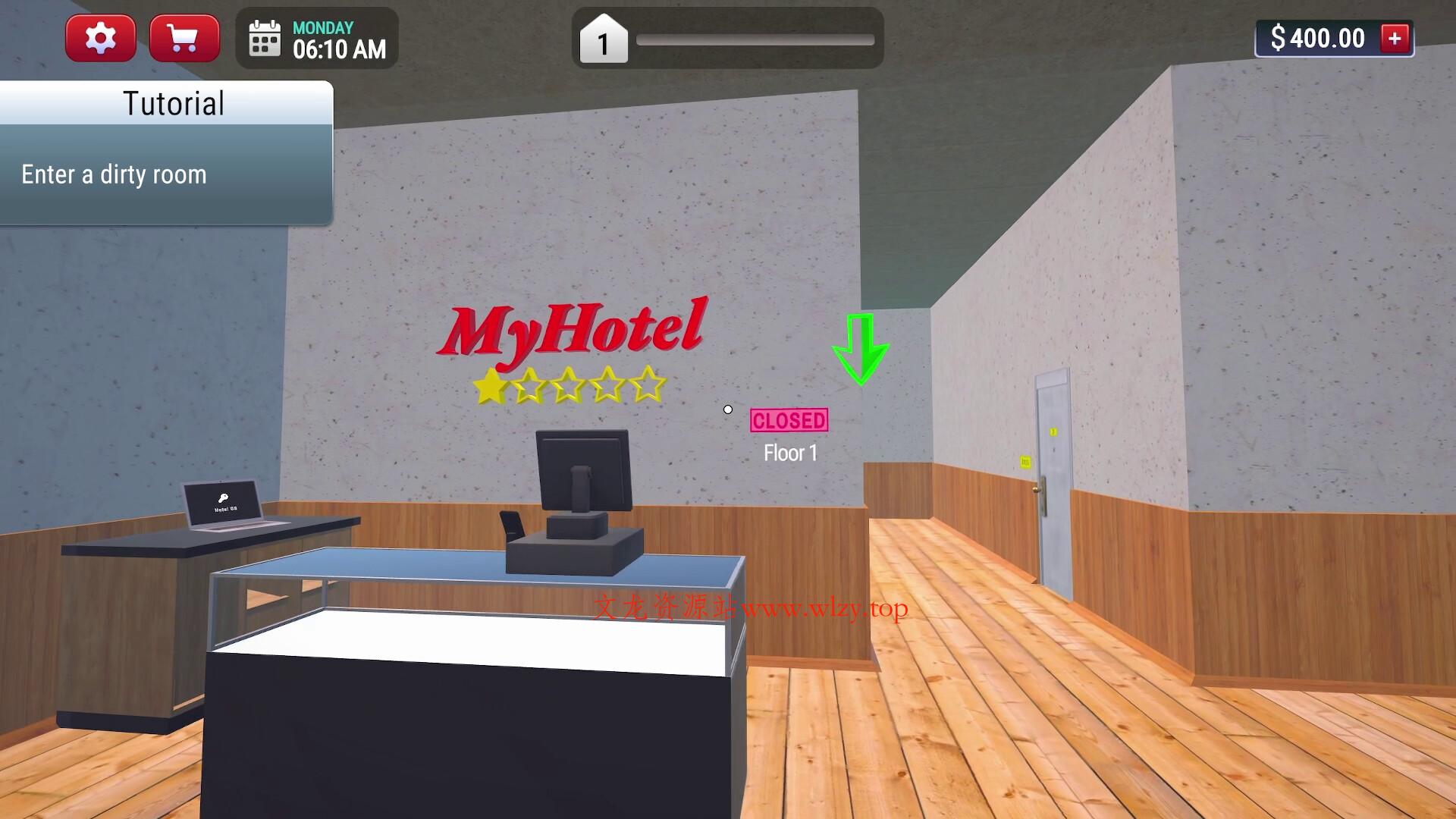Click the Floor 1 label to switch floors
Viewport: 1456px width, 819px height.
point(790,453)
